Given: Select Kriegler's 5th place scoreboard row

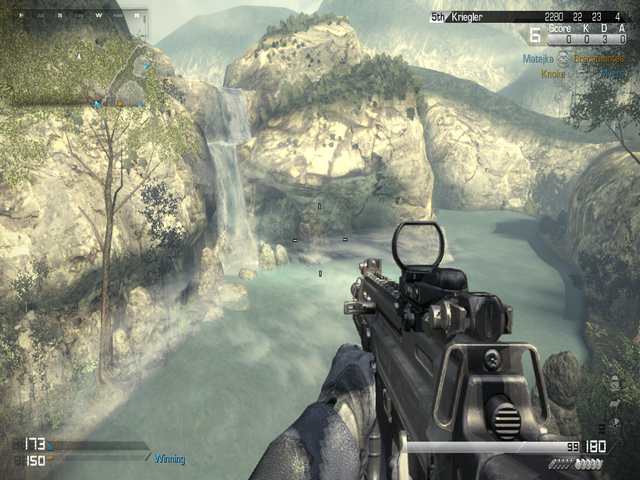Looking at the screenshot, I should tap(528, 17).
